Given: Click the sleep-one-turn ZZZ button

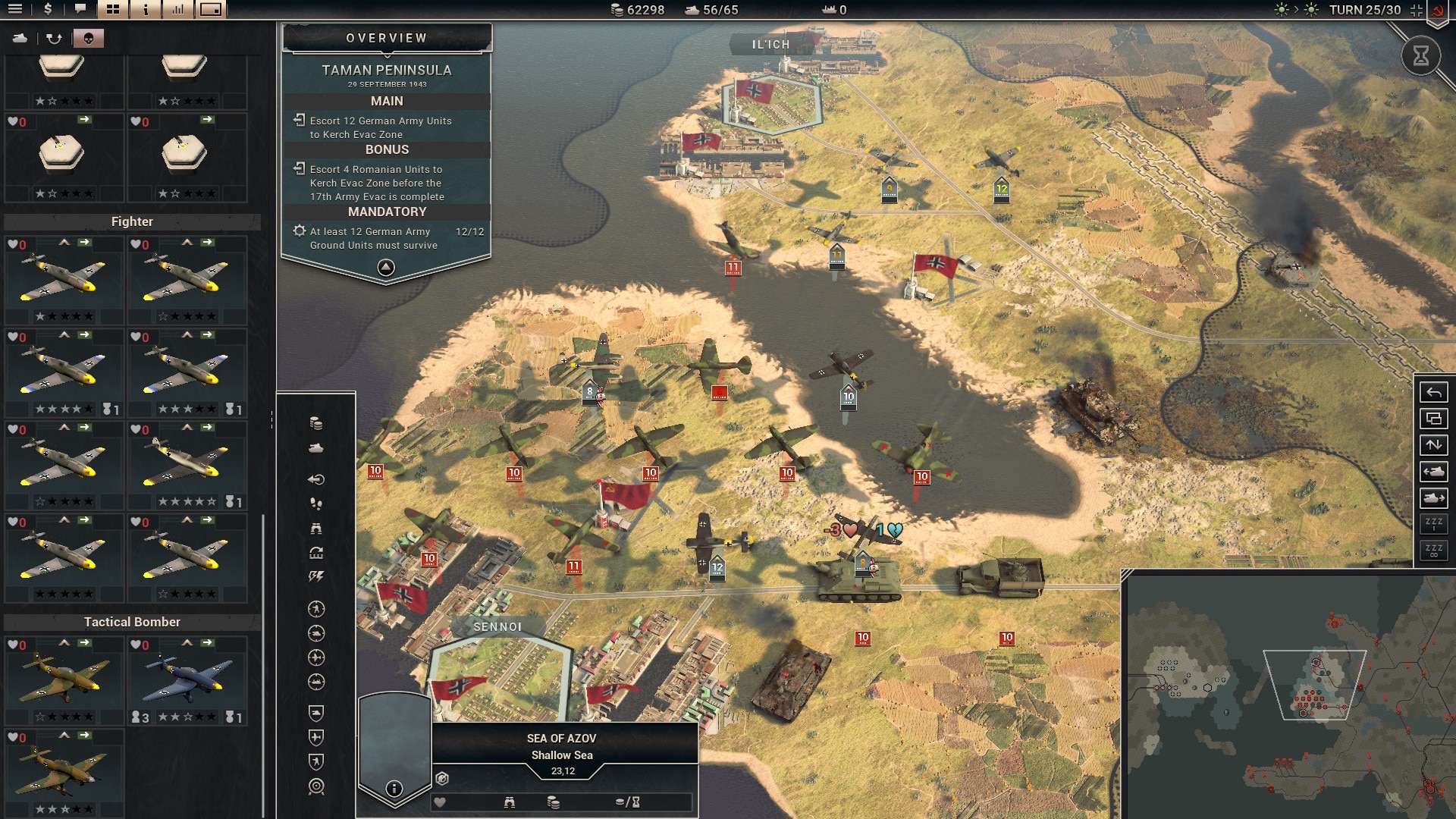Looking at the screenshot, I should coord(1433,524).
